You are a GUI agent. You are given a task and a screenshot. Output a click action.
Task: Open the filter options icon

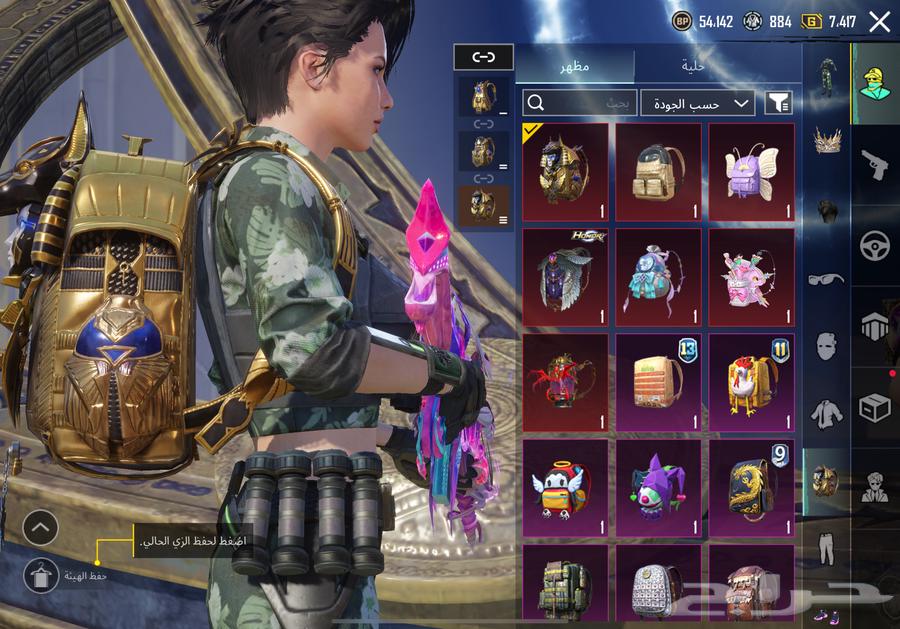coord(778,102)
